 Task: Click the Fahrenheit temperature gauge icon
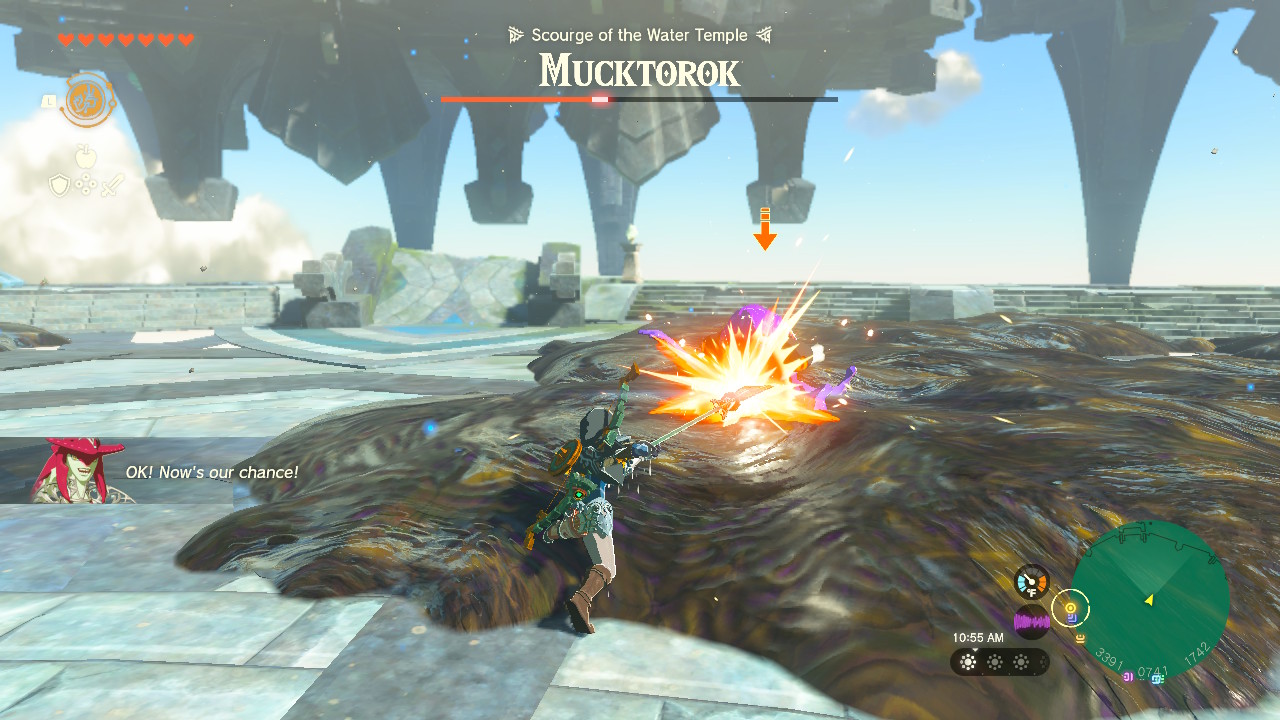pos(1032,581)
